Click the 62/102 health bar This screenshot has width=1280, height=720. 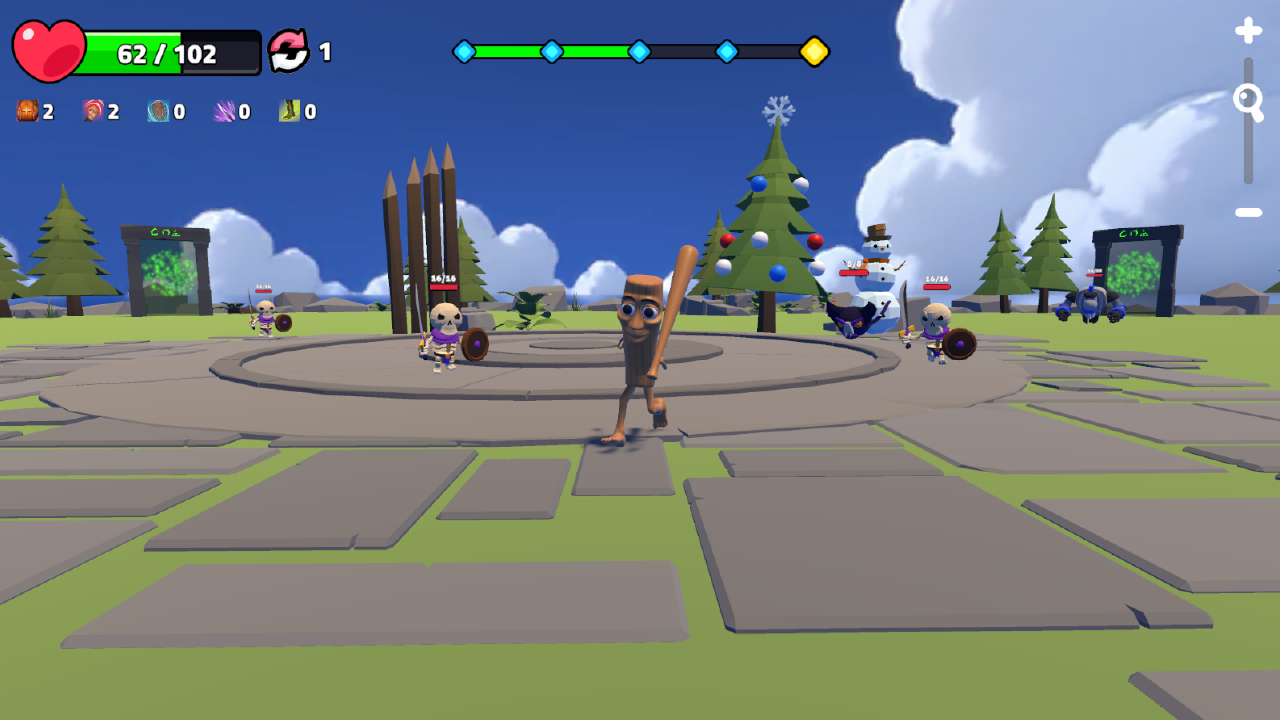[x=170, y=47]
